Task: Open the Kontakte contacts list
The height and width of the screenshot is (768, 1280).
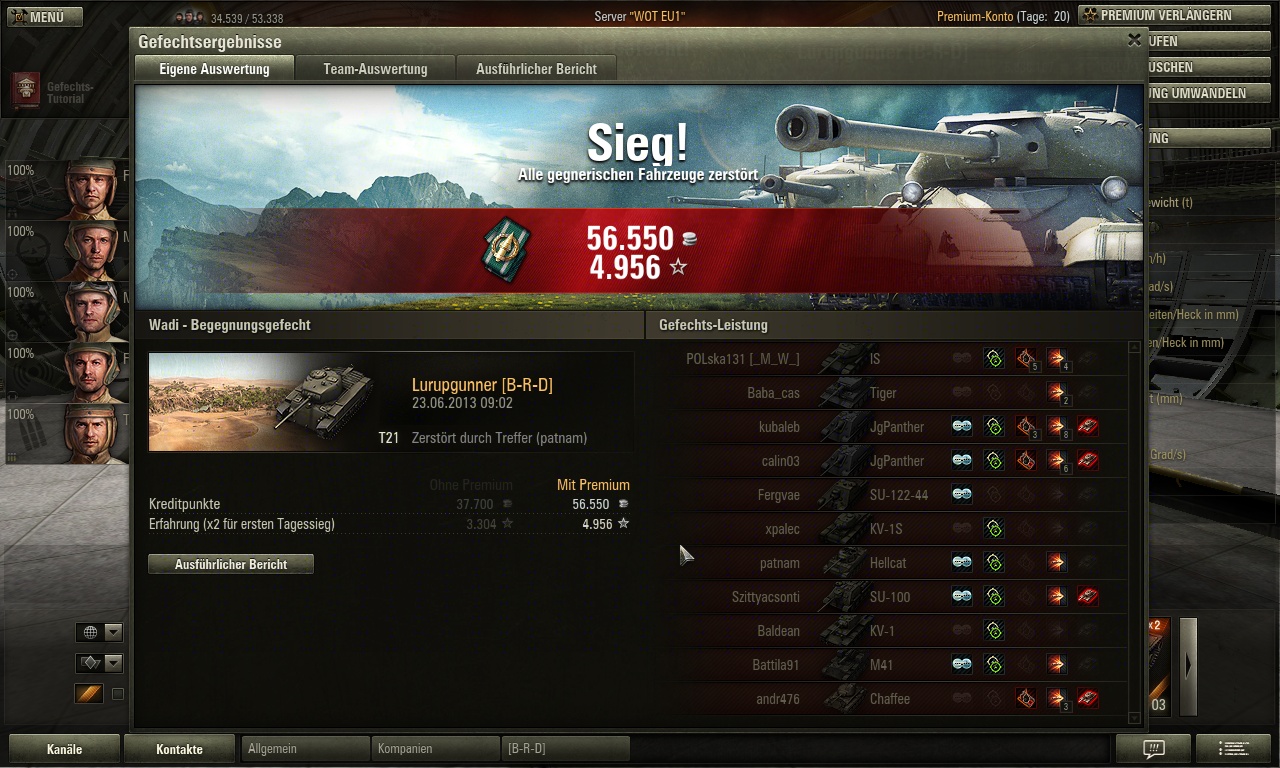Action: pos(179,749)
